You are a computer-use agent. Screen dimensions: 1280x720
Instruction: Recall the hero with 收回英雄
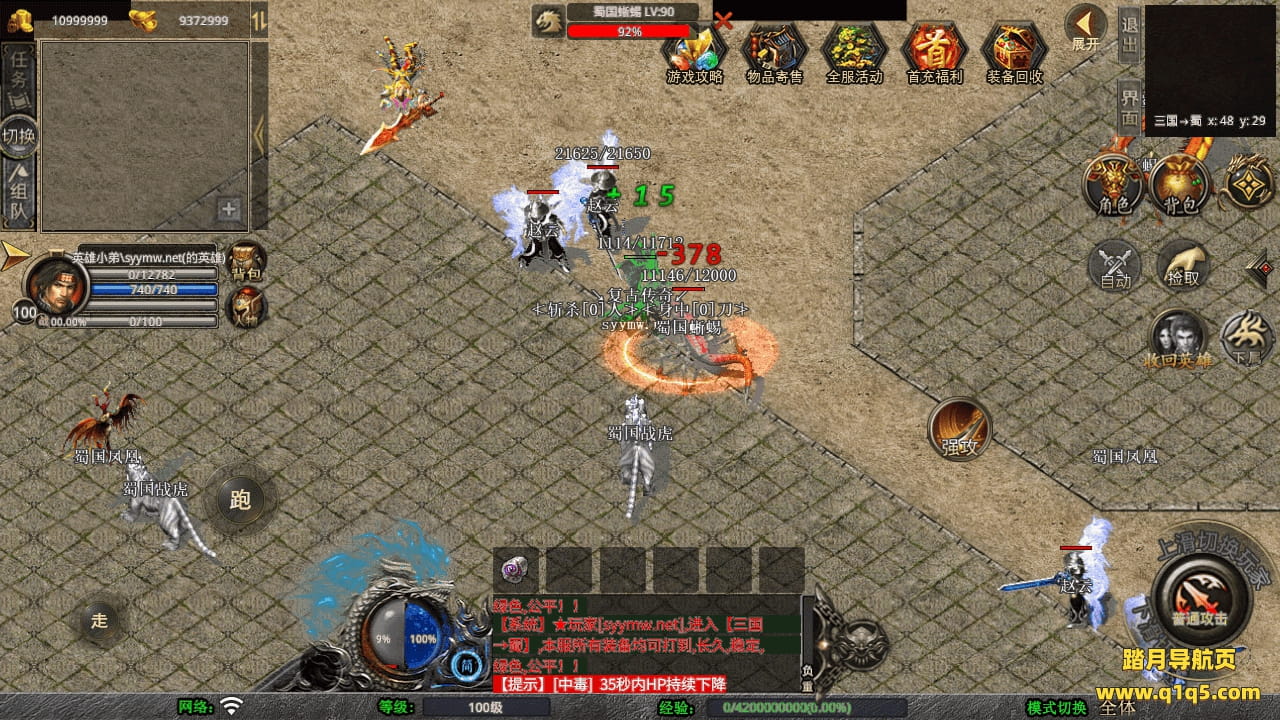tap(1178, 339)
